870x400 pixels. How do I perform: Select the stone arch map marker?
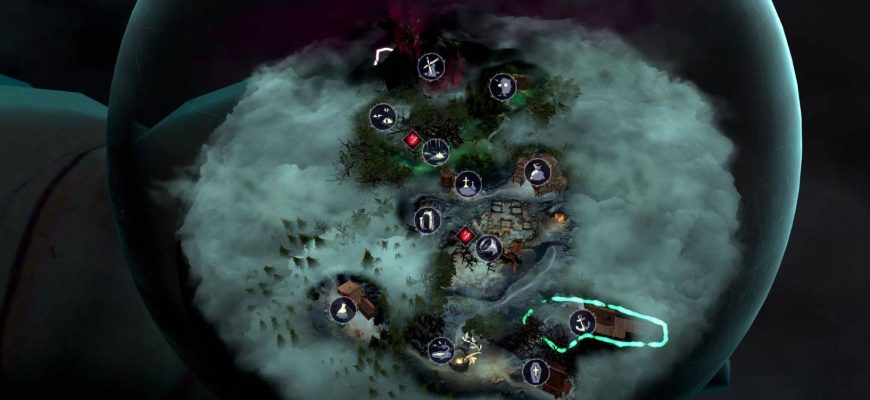[x=427, y=219]
